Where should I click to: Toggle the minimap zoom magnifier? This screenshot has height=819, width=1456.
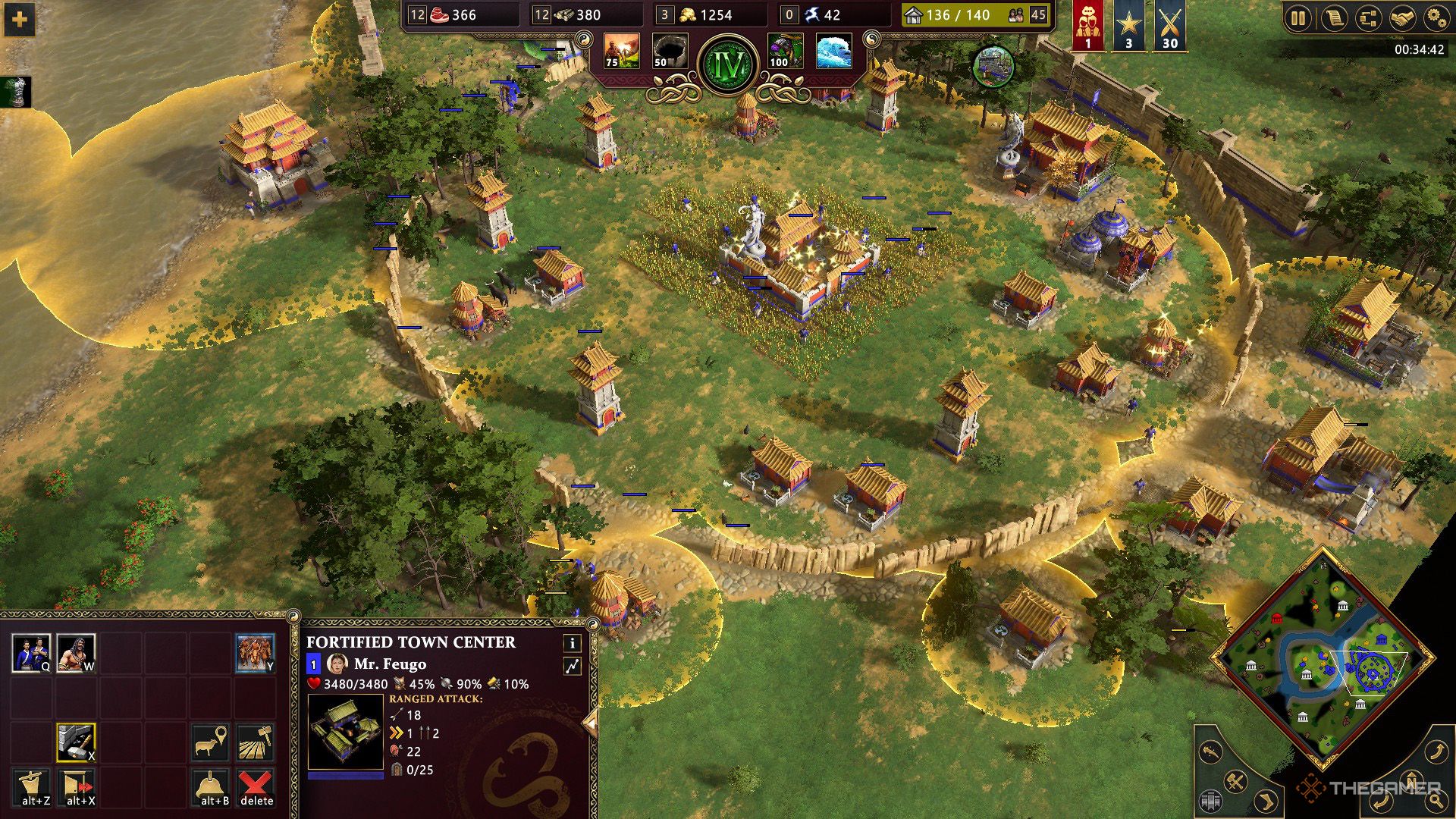[1437, 801]
